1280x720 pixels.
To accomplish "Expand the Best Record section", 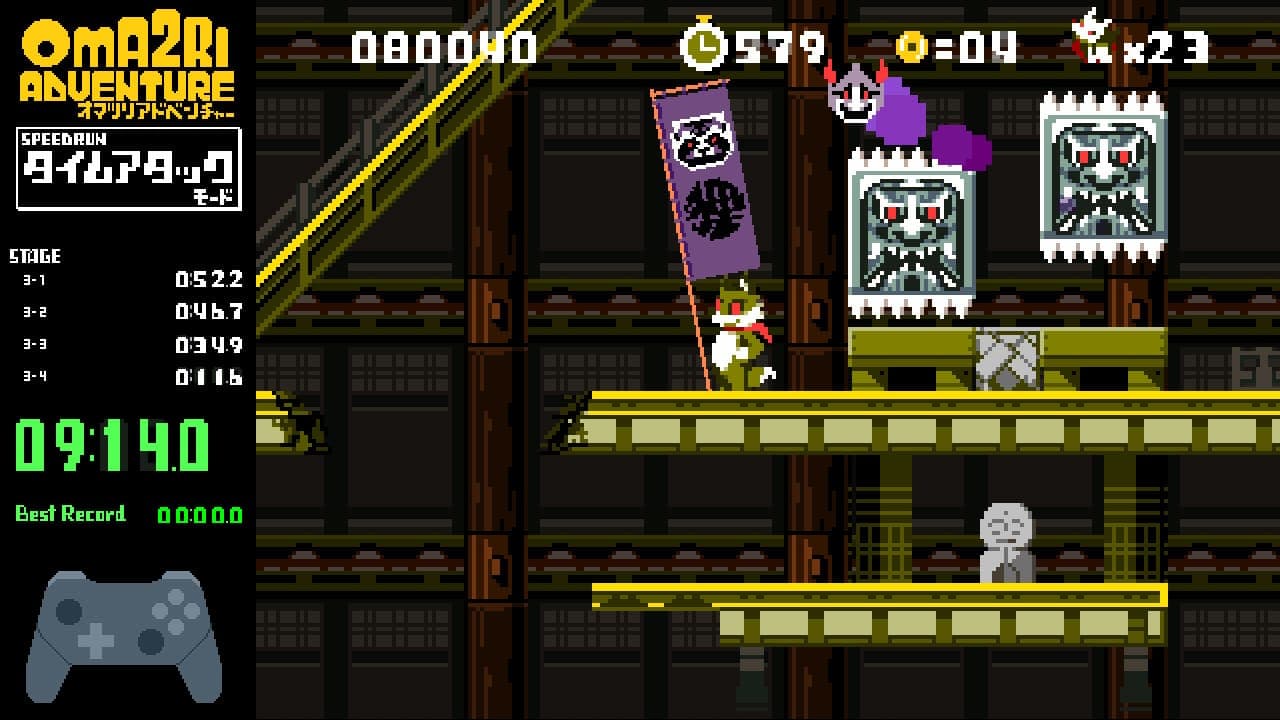I will pos(70,515).
